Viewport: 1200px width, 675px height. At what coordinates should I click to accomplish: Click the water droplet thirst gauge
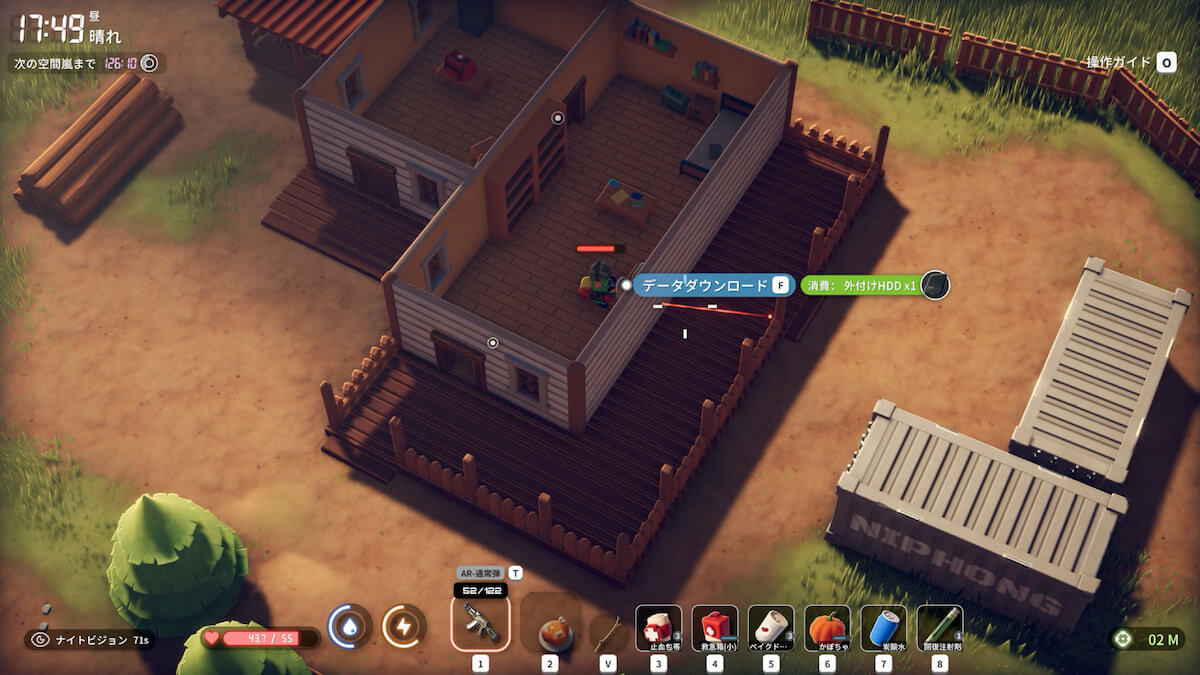(350, 626)
